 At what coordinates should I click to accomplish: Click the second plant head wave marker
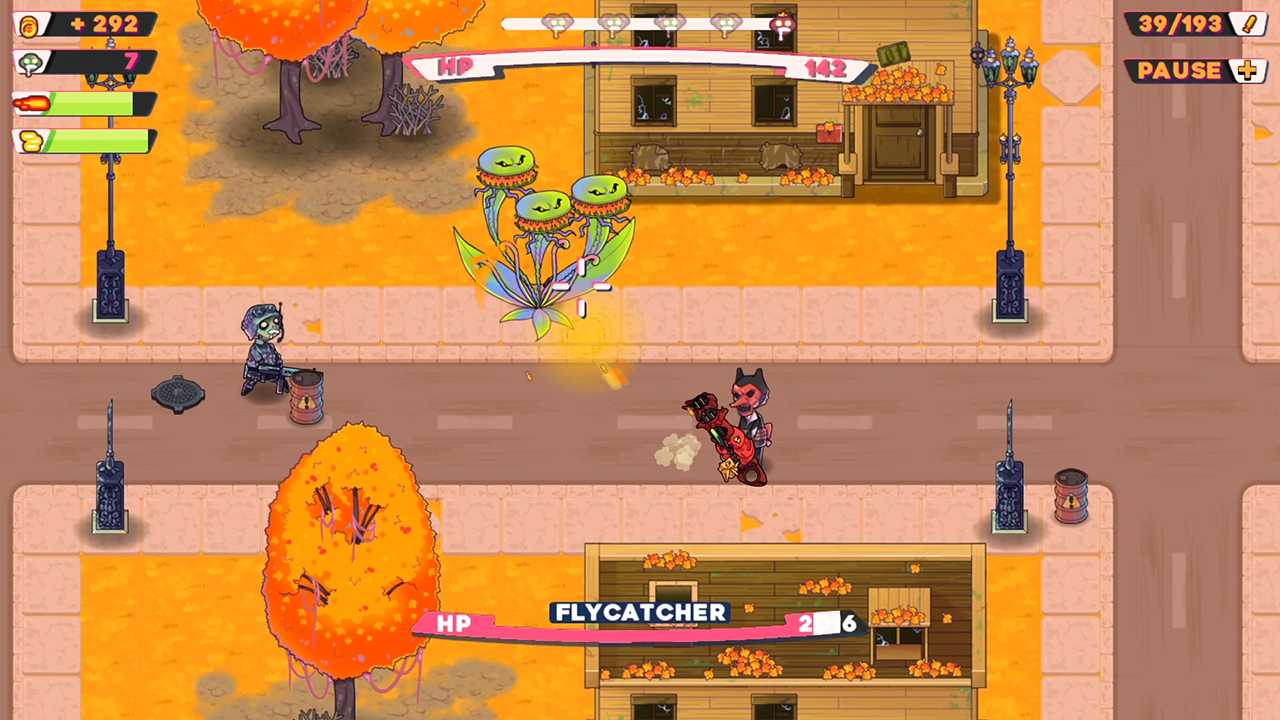613,22
